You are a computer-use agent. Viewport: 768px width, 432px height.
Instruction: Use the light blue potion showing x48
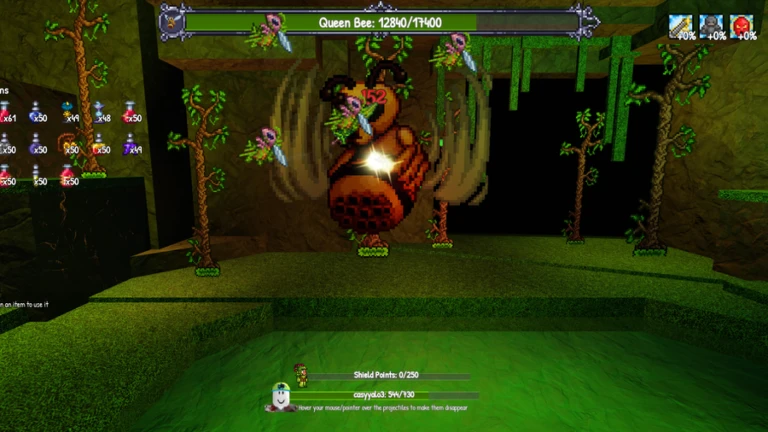coord(100,112)
